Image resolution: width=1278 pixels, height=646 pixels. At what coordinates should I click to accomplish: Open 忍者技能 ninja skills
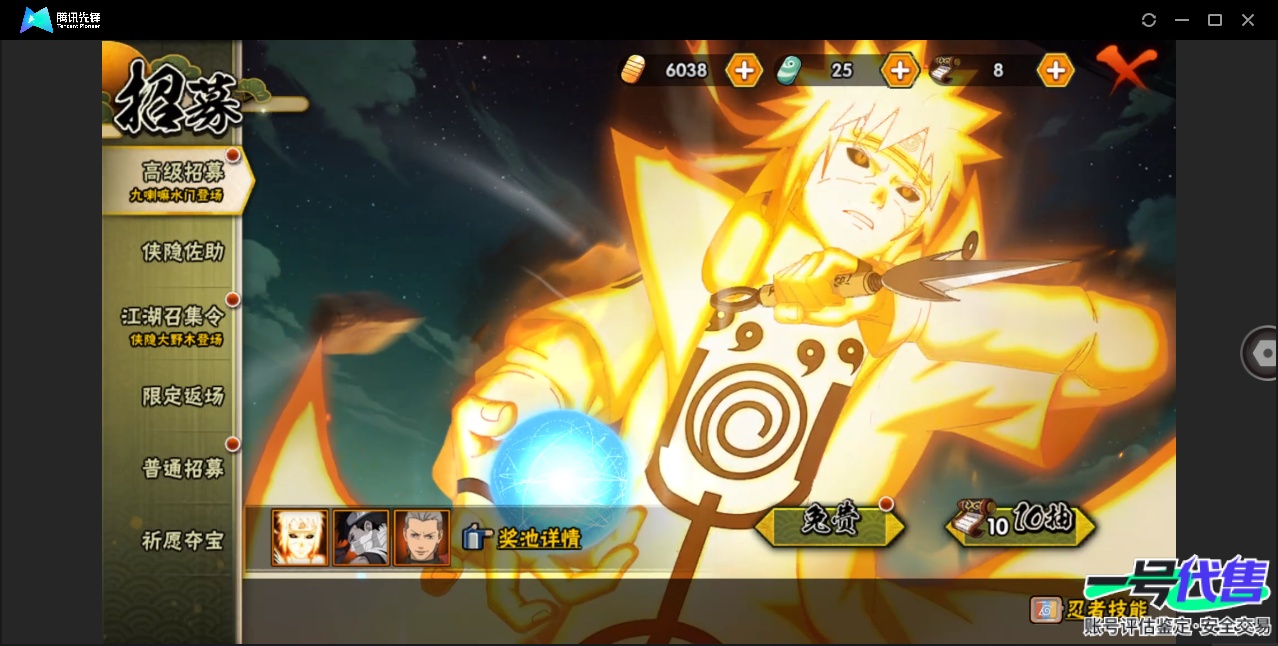click(x=1092, y=609)
